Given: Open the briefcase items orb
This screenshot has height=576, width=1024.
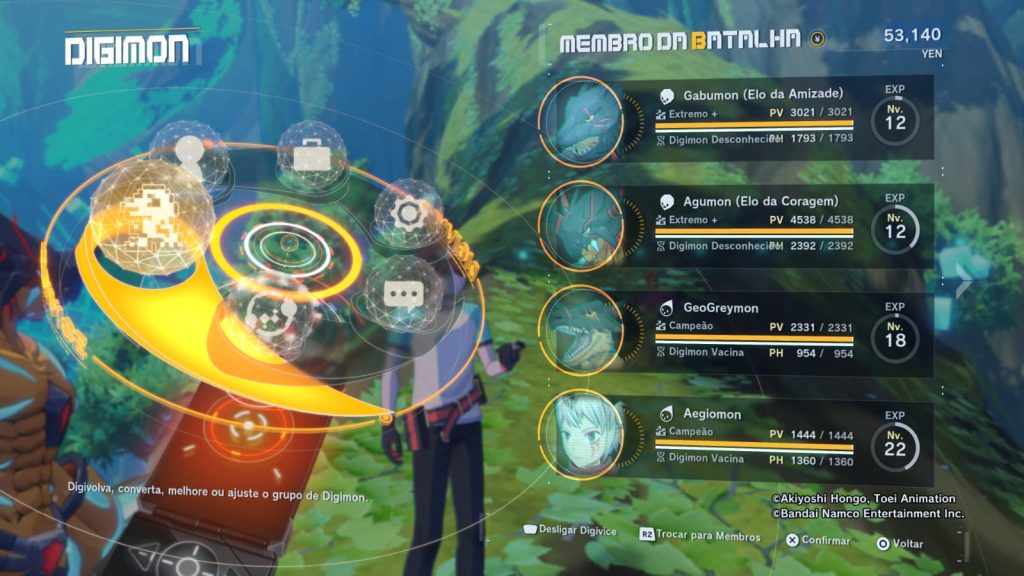Looking at the screenshot, I should [x=311, y=155].
